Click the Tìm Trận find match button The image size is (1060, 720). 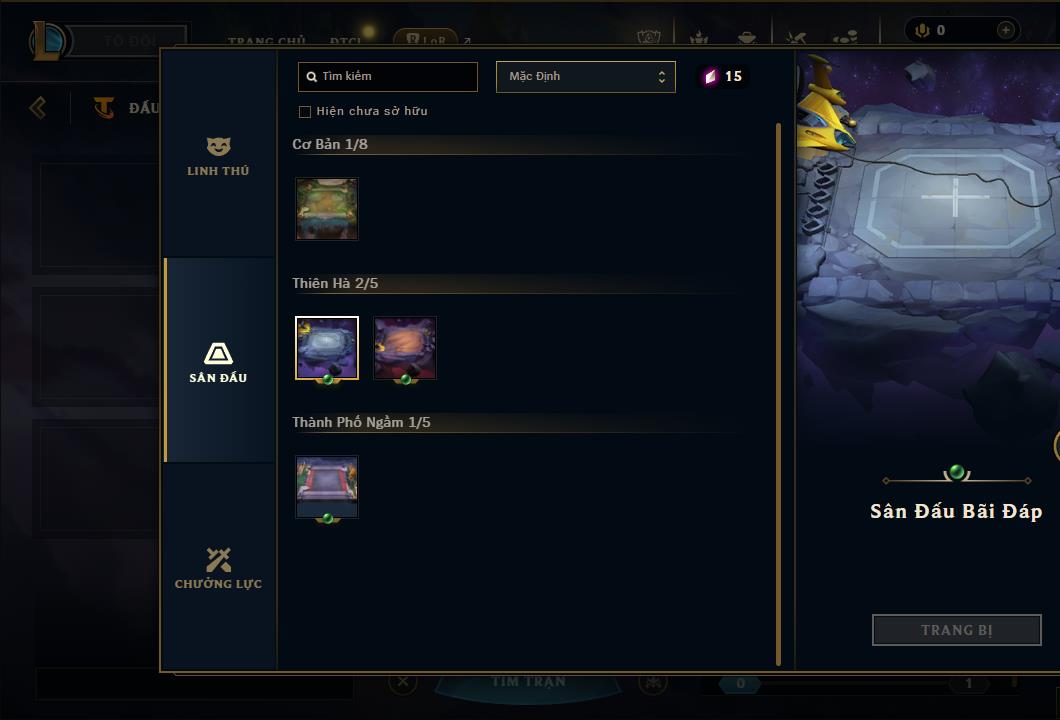pos(528,682)
